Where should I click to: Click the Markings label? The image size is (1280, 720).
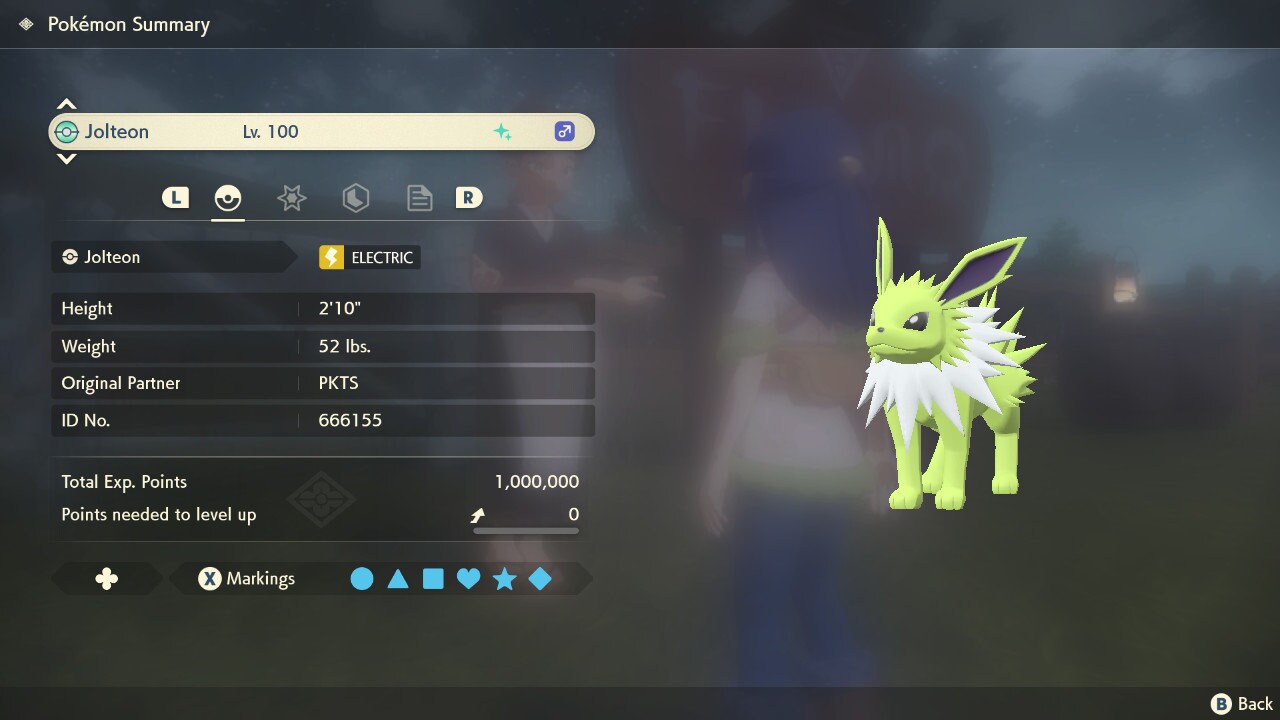click(x=260, y=579)
